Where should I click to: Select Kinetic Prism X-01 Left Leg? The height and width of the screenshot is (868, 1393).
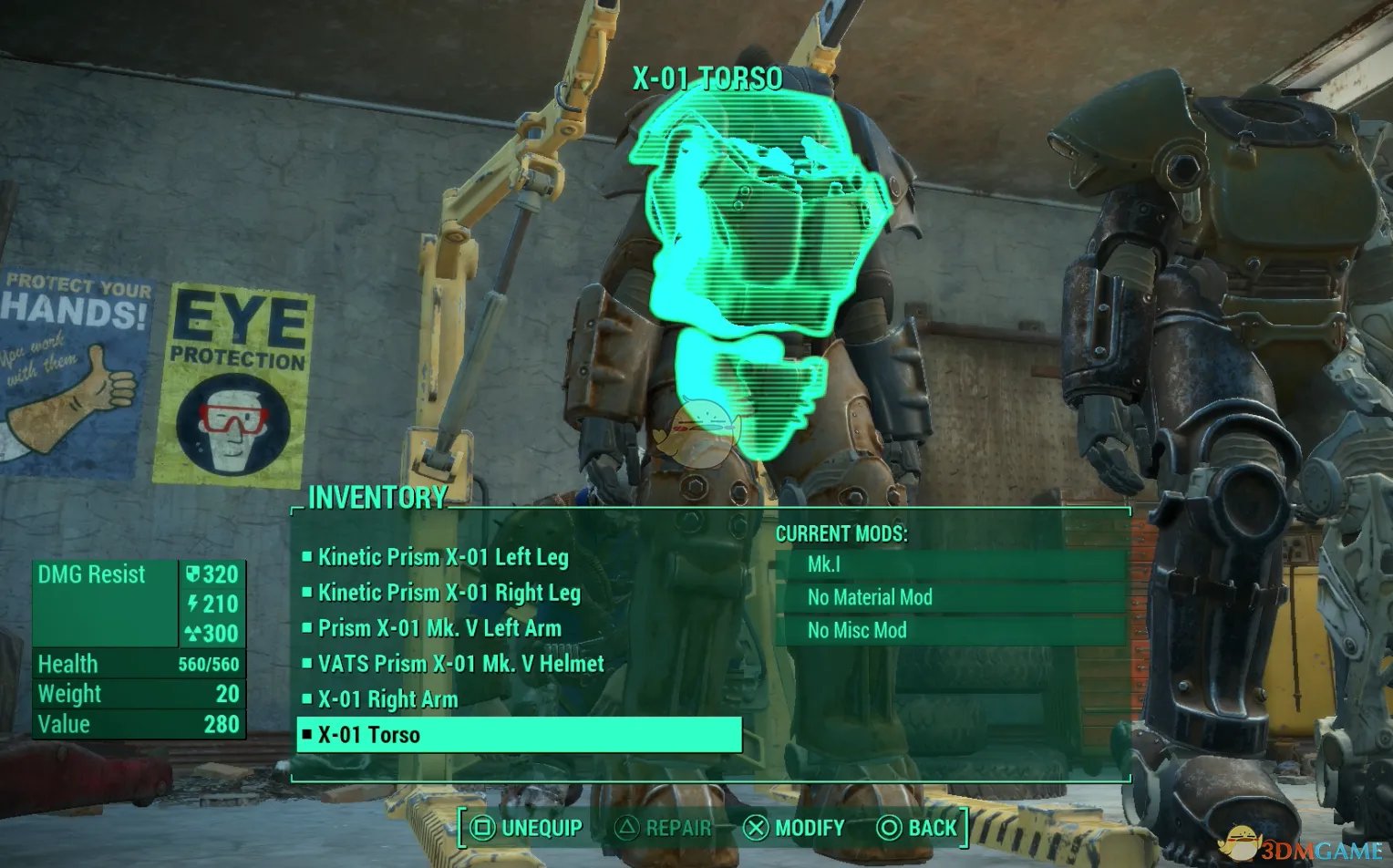coord(443,557)
